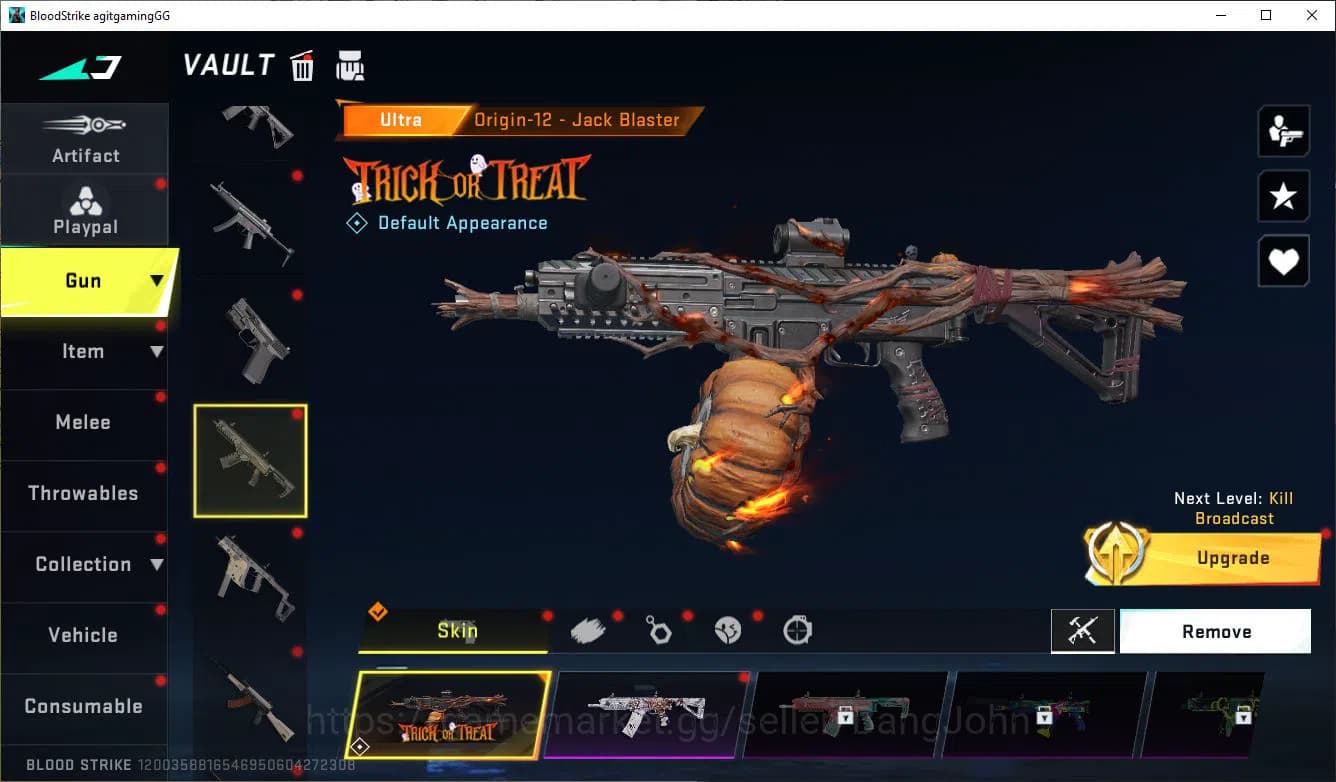
Task: Toggle the star favorite button
Action: pos(1283,196)
